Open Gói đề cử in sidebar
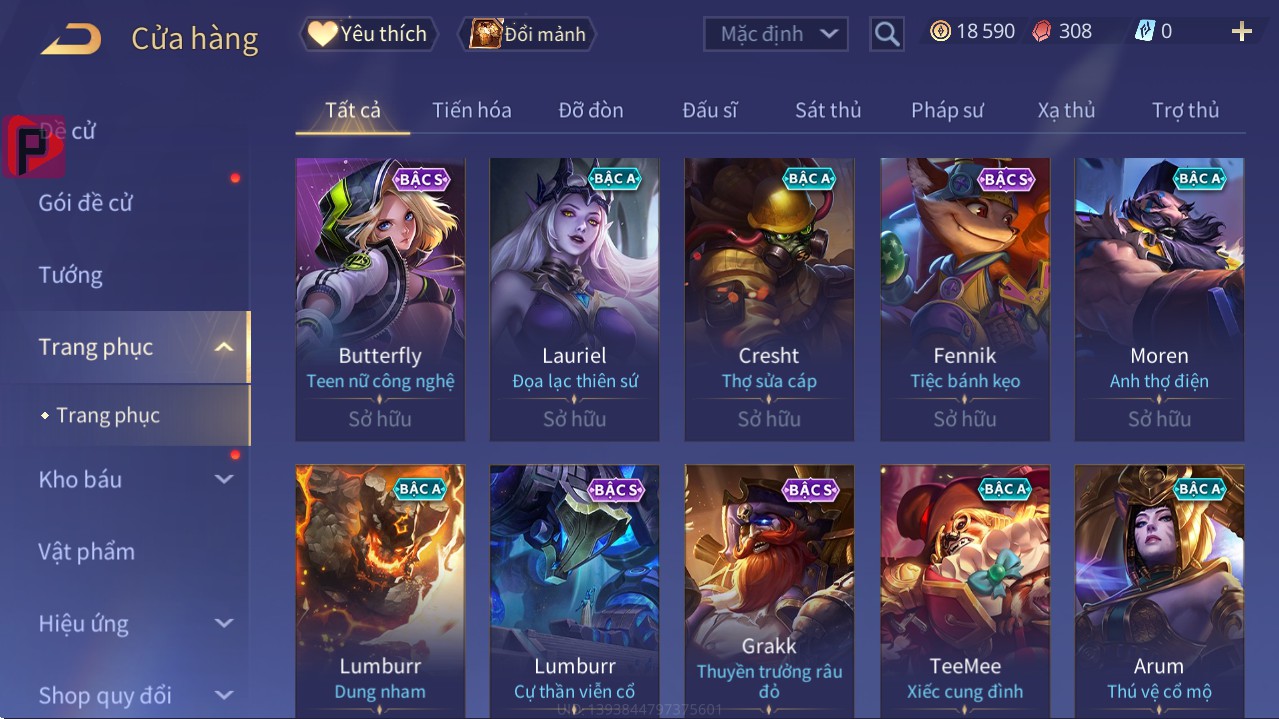 click(x=86, y=203)
